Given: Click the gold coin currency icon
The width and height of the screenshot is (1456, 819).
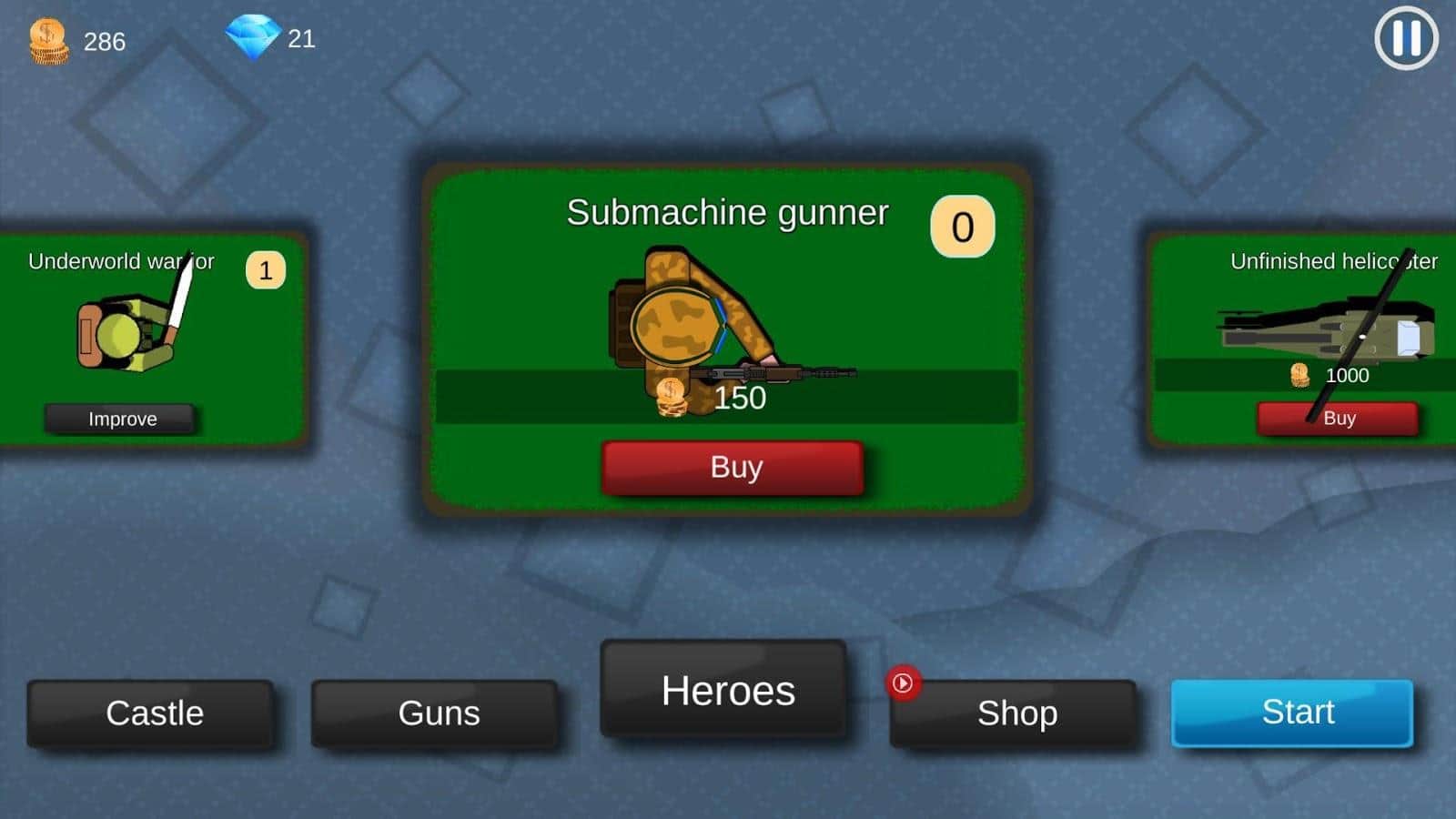Looking at the screenshot, I should pyautogui.click(x=47, y=38).
